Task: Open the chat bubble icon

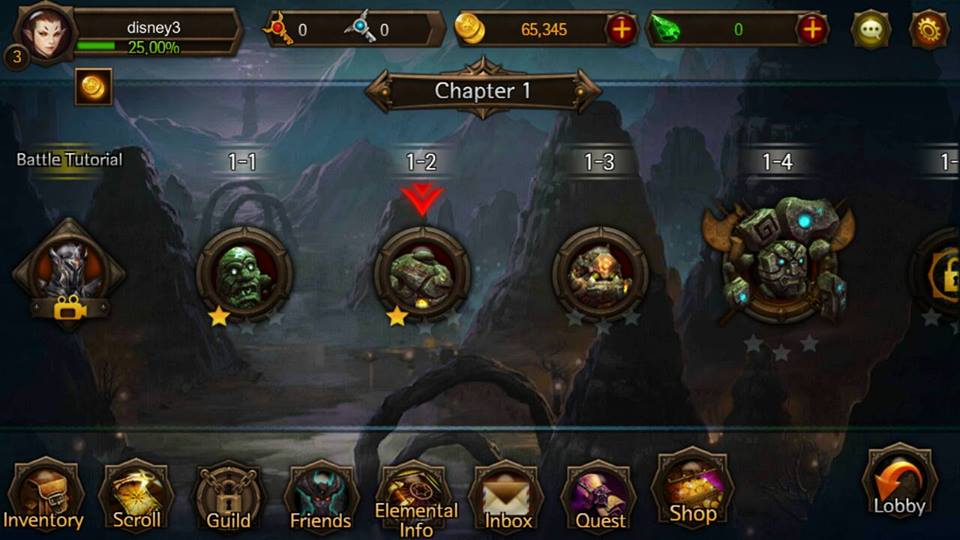Action: tap(871, 30)
